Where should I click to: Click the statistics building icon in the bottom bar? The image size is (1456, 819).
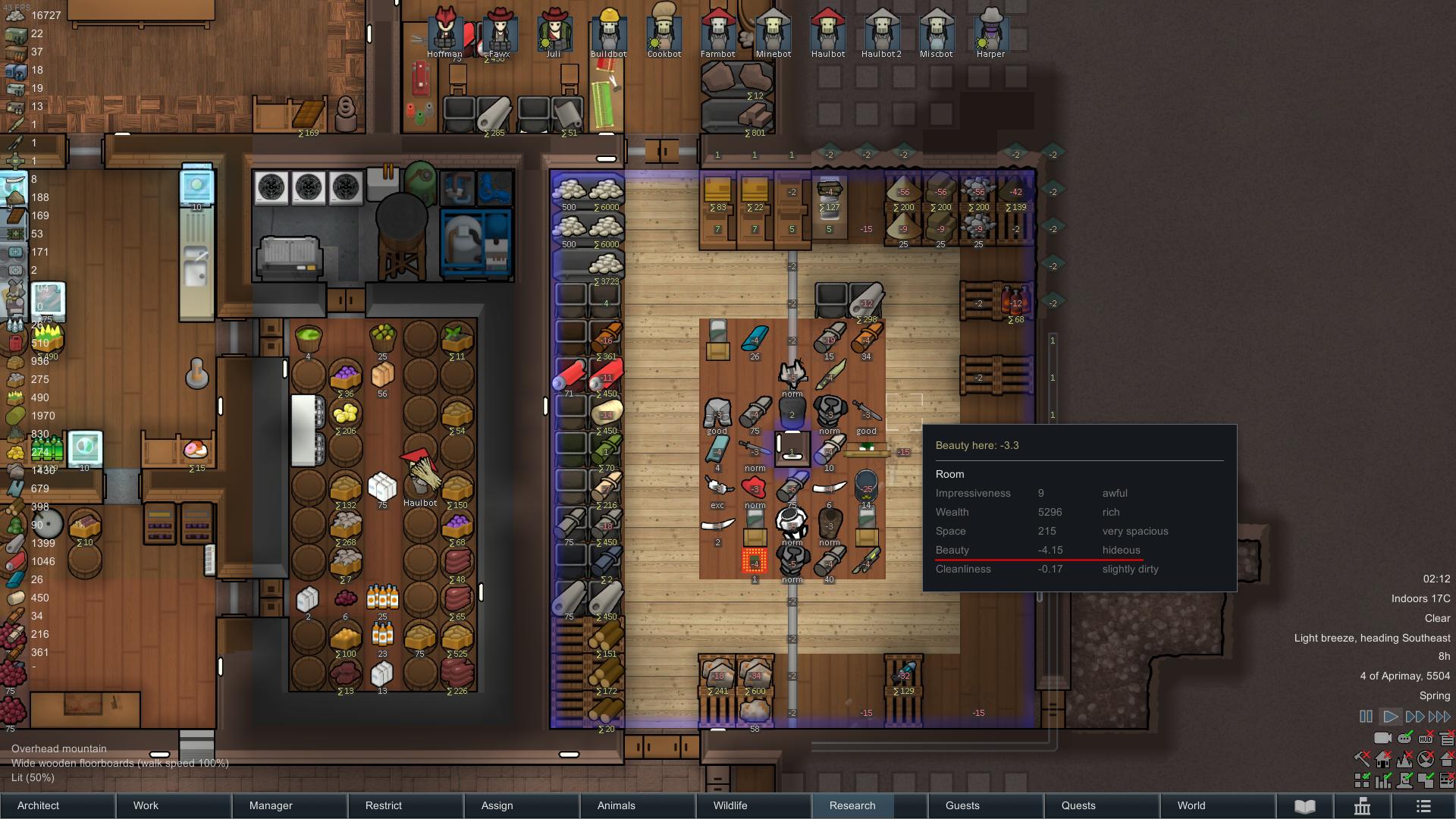[1363, 805]
